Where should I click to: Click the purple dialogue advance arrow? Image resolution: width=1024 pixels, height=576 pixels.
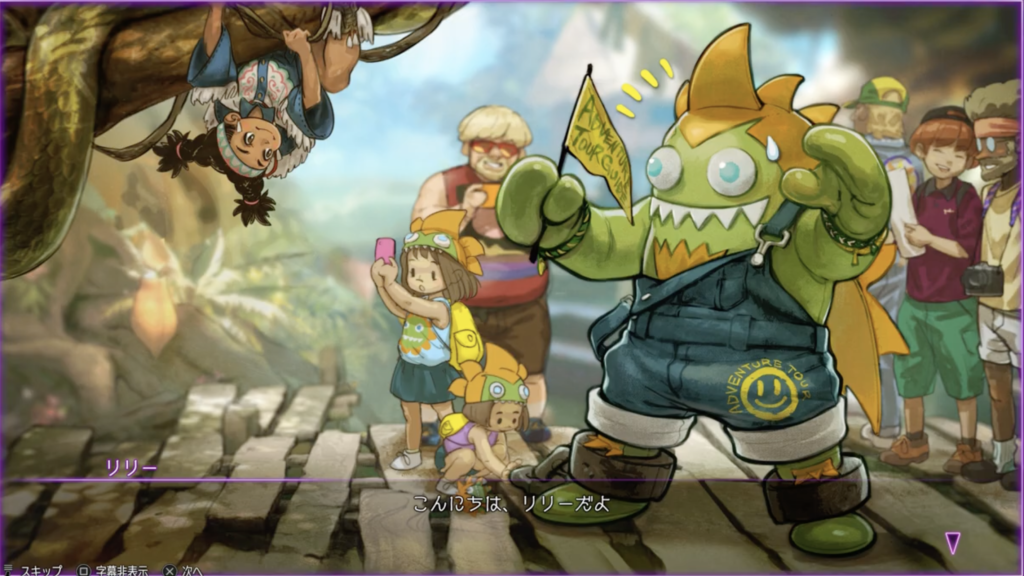coord(953,542)
